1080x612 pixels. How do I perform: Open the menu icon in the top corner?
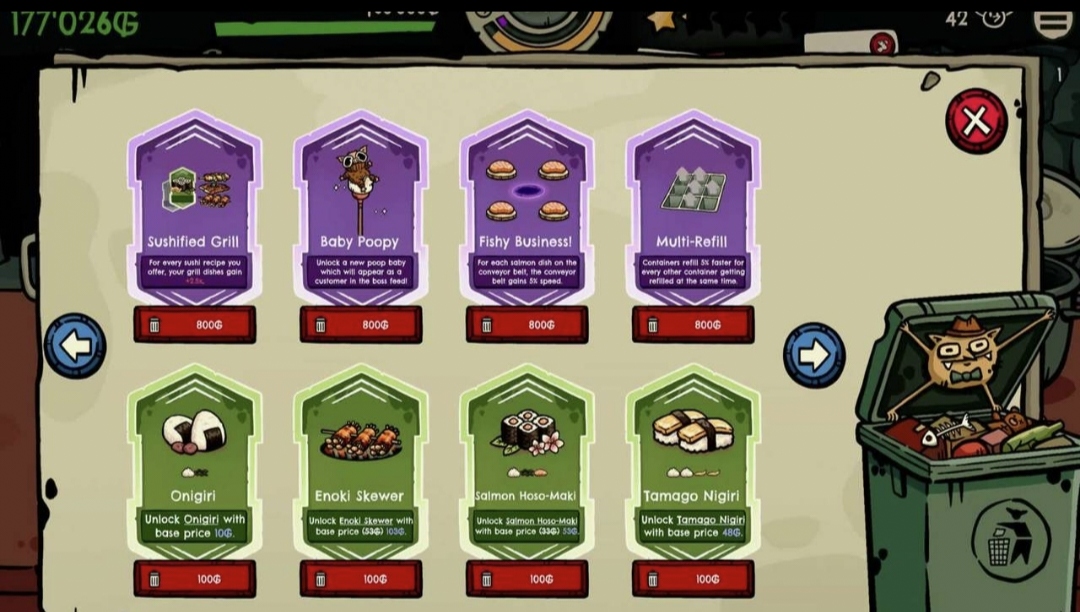pyautogui.click(x=1052, y=21)
